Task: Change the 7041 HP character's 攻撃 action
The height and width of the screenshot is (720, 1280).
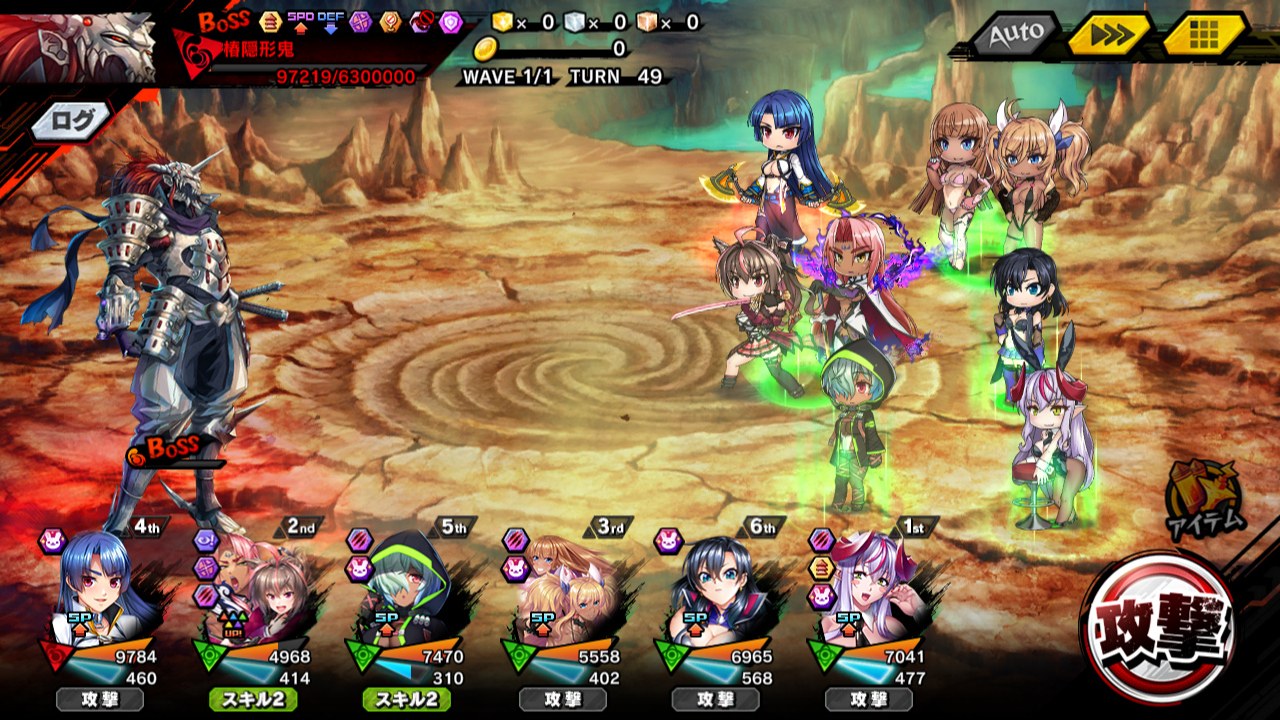Action: tap(868, 700)
